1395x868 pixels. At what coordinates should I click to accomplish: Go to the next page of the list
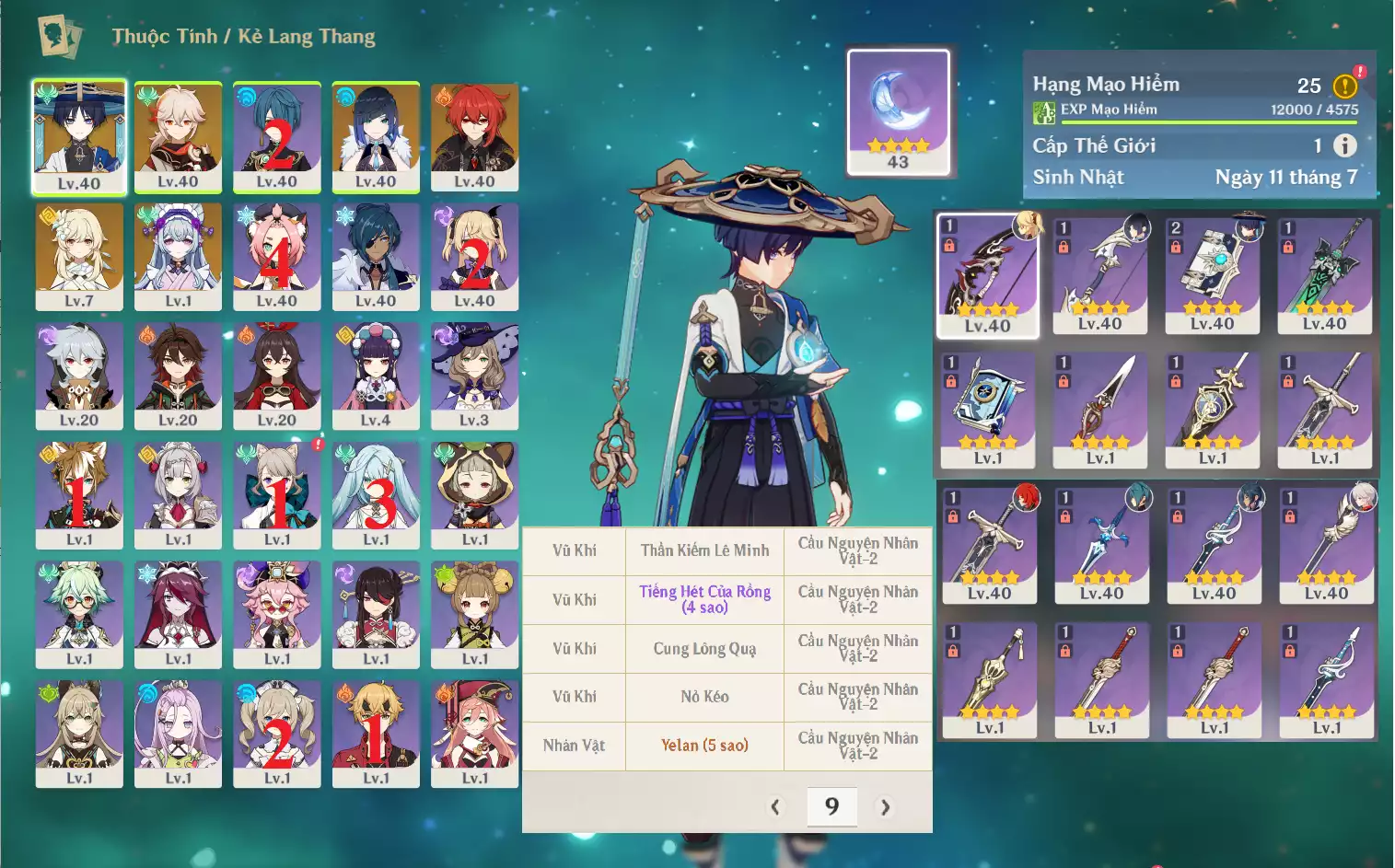point(885,807)
